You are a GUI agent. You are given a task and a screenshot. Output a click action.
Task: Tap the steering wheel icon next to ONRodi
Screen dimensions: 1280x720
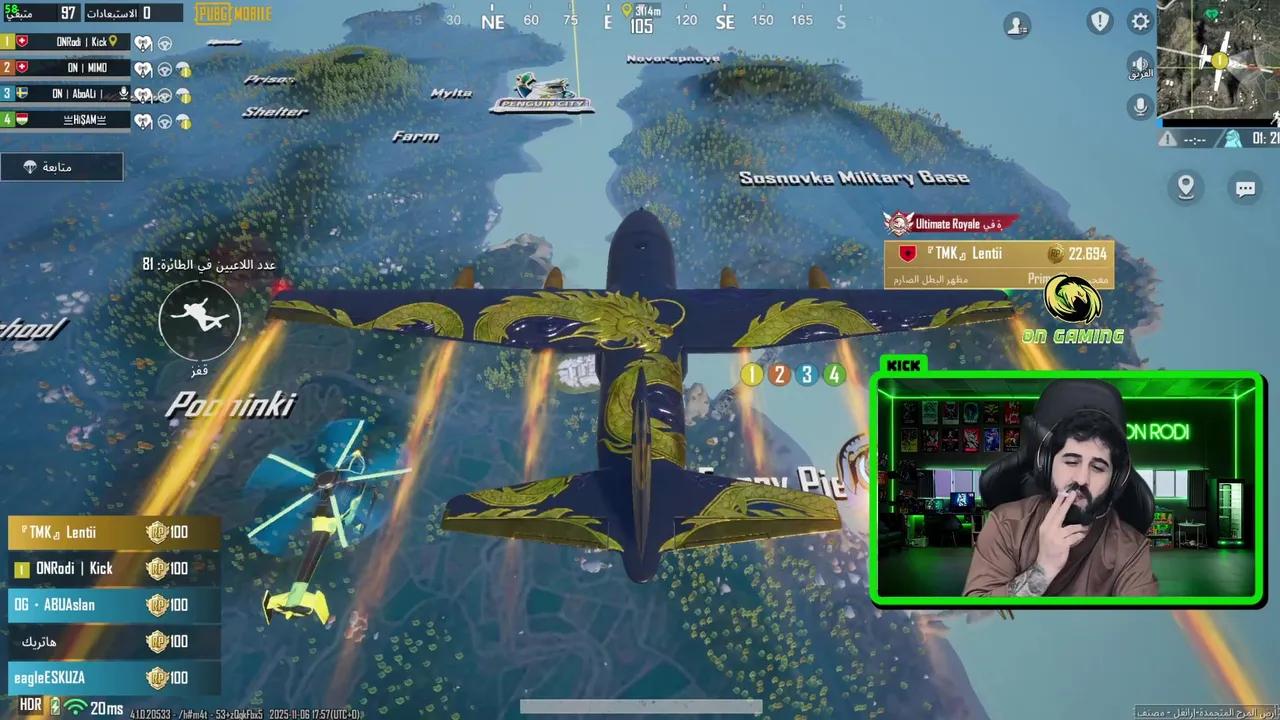164,43
